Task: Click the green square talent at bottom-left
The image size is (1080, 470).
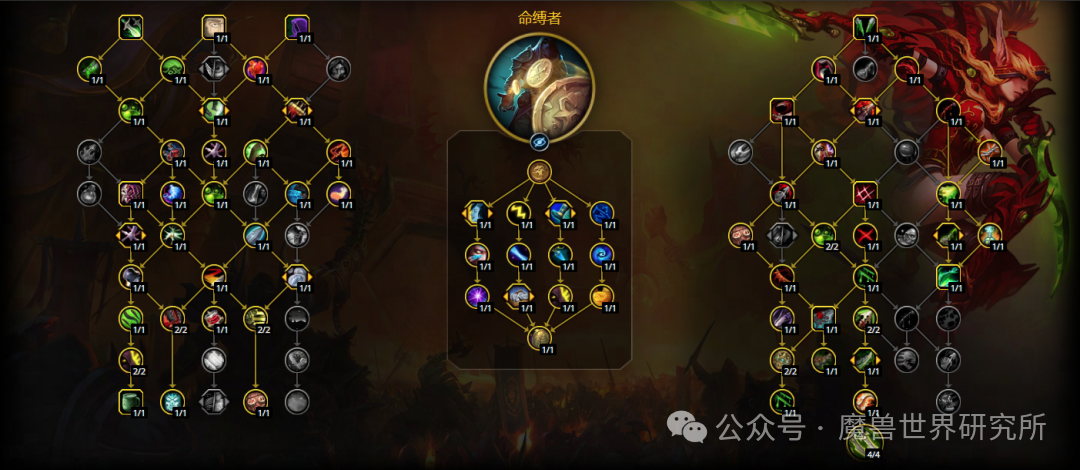Action: point(131,402)
